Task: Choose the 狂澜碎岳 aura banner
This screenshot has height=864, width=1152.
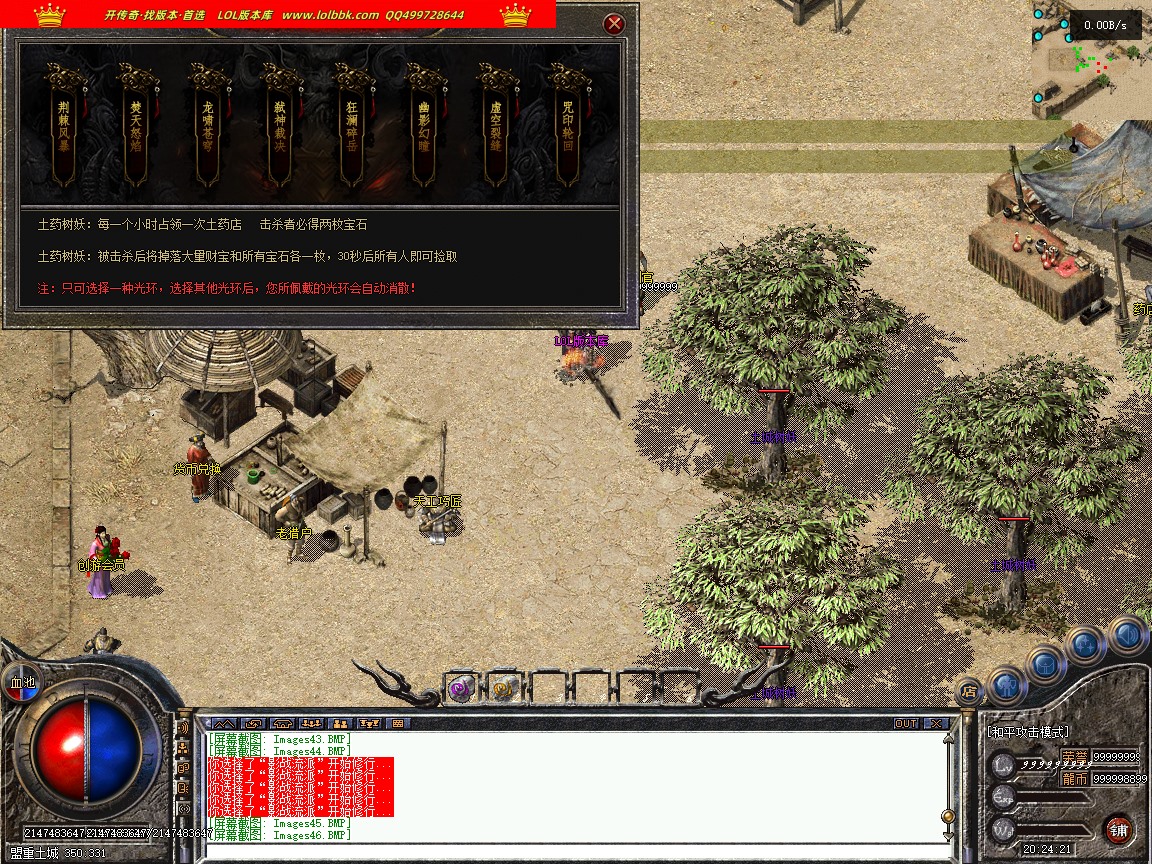Action: coord(351,128)
